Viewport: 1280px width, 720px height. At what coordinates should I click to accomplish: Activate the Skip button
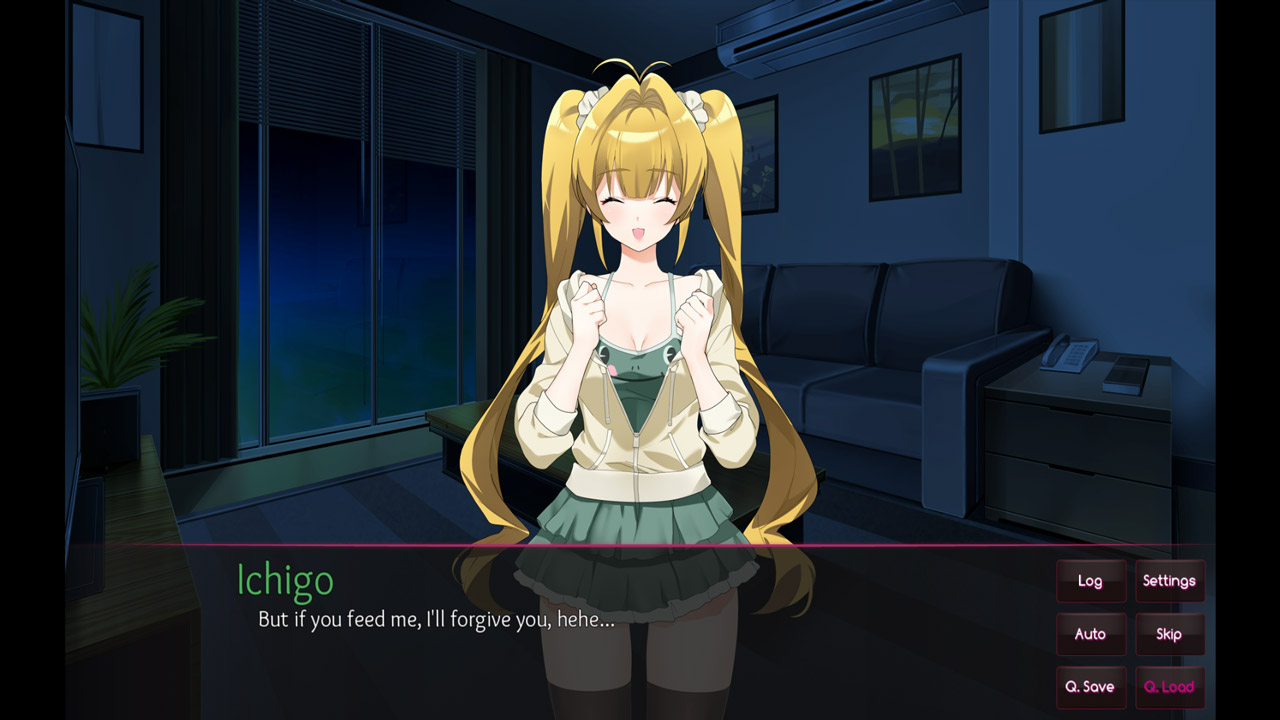[1169, 634]
